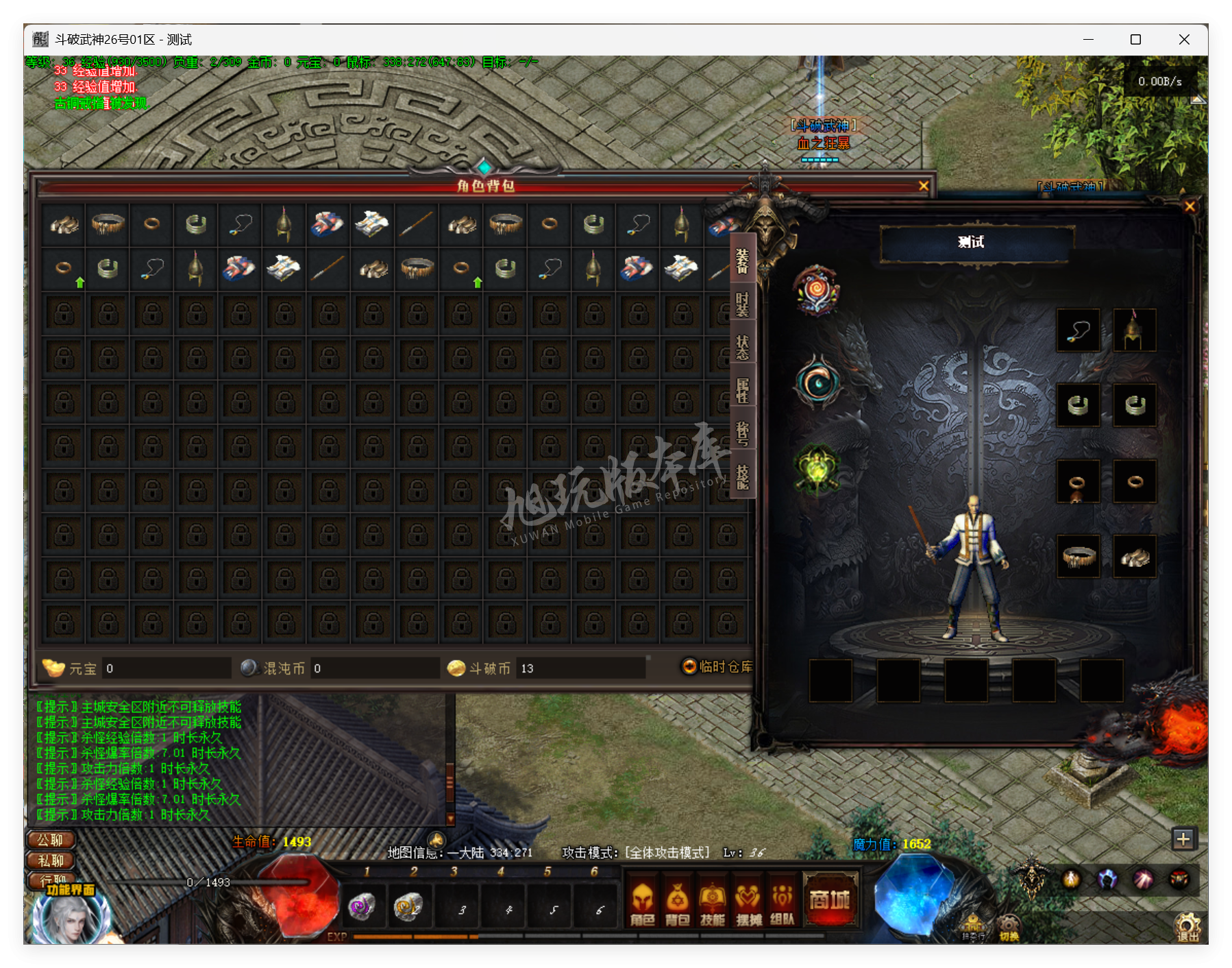Maximize the game window
This screenshot has width=1232, height=968.
pyautogui.click(x=1135, y=40)
